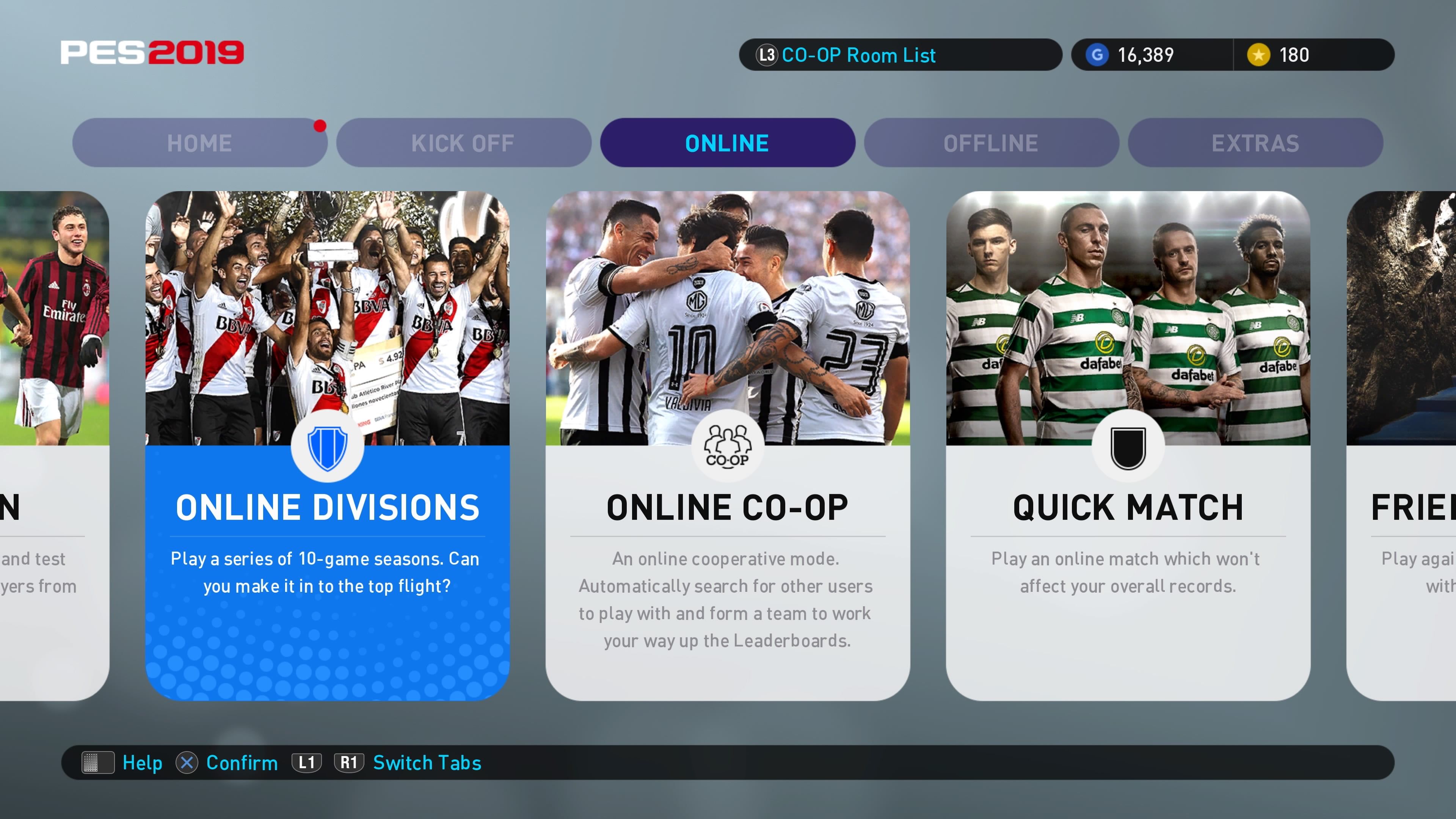
Task: Pick the partially visible AC Milan card
Action: point(54,446)
